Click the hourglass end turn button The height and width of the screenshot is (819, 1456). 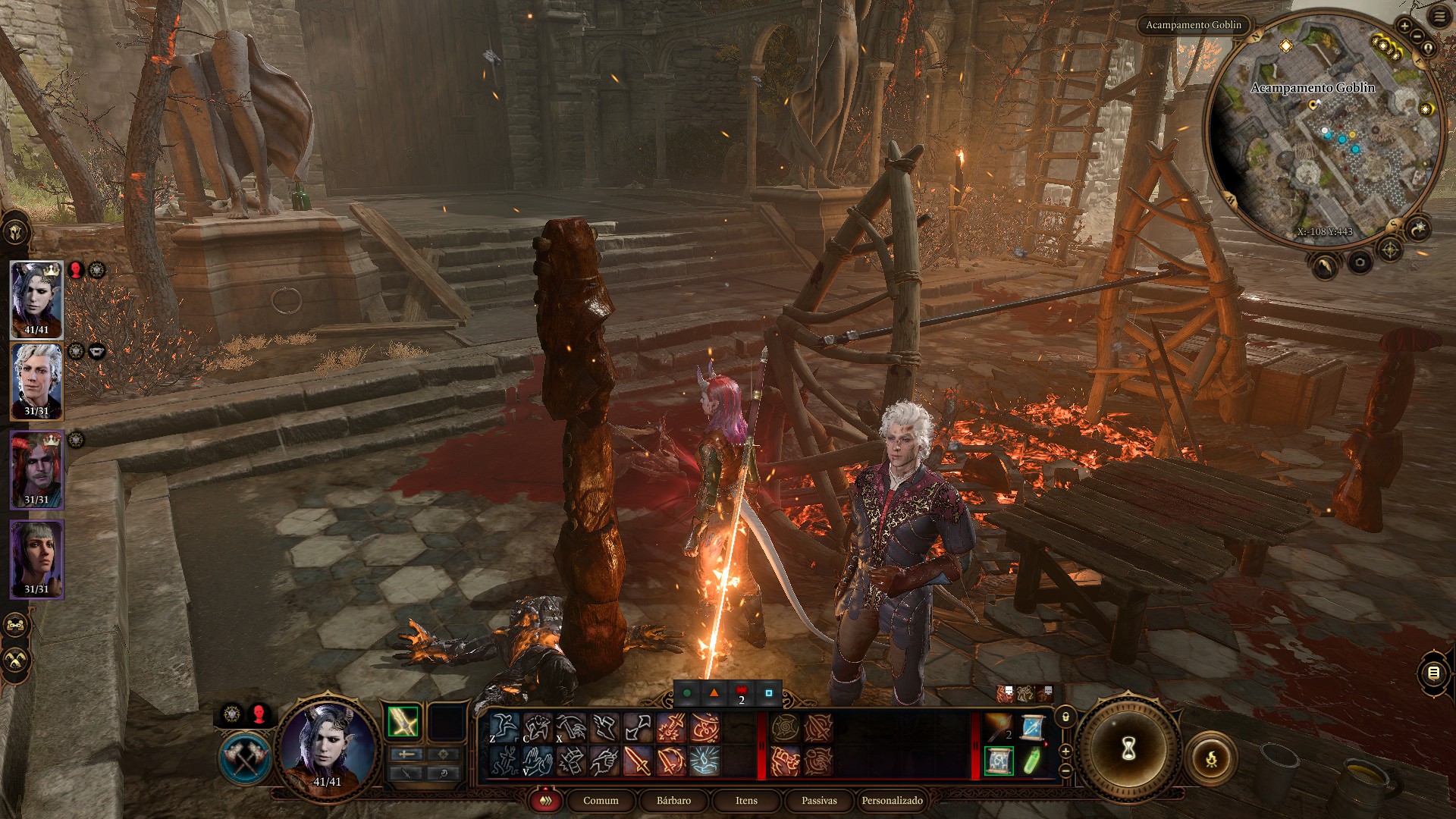point(1128,750)
